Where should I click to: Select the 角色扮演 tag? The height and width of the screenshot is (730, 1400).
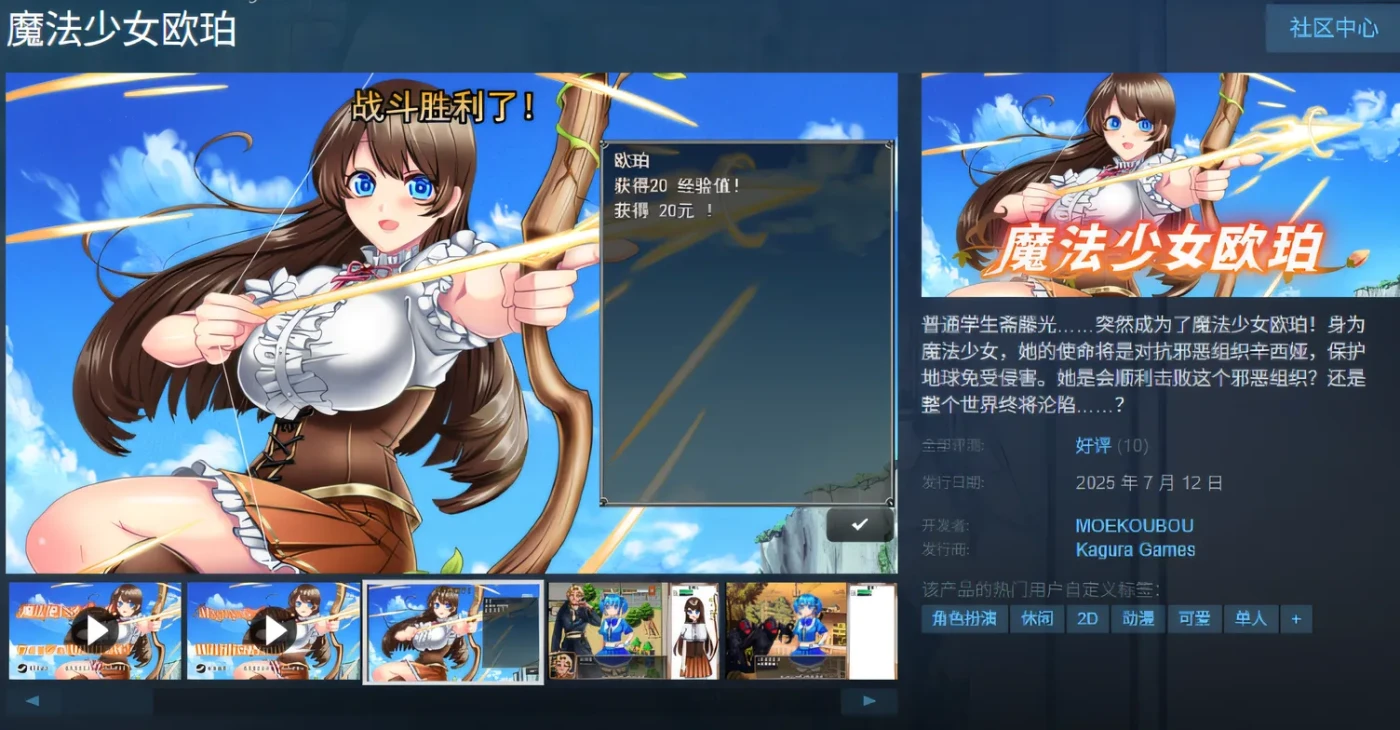[x=962, y=619]
